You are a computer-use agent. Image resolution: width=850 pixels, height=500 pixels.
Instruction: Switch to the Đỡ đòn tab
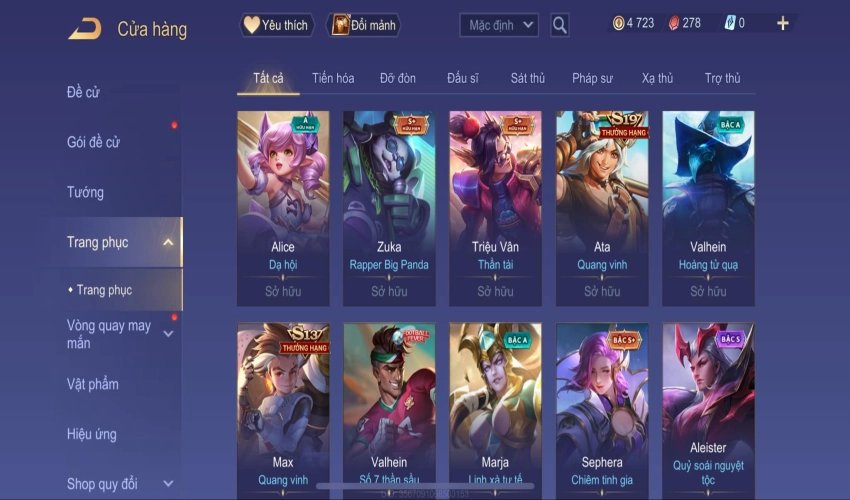[398, 78]
